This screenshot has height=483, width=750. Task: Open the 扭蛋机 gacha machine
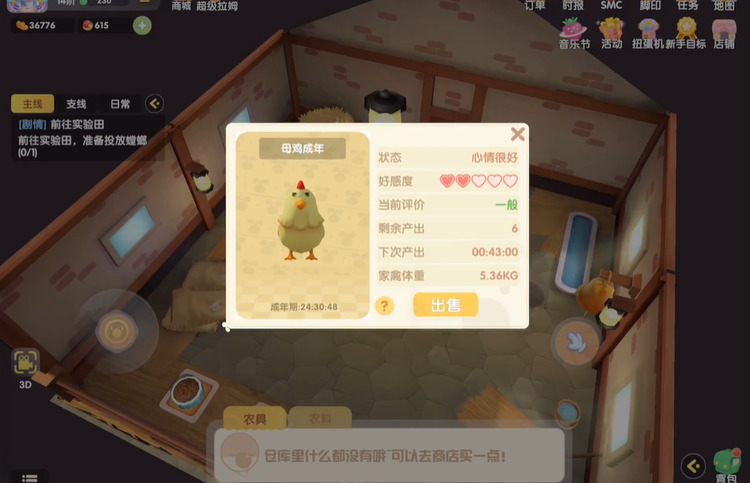tap(649, 32)
